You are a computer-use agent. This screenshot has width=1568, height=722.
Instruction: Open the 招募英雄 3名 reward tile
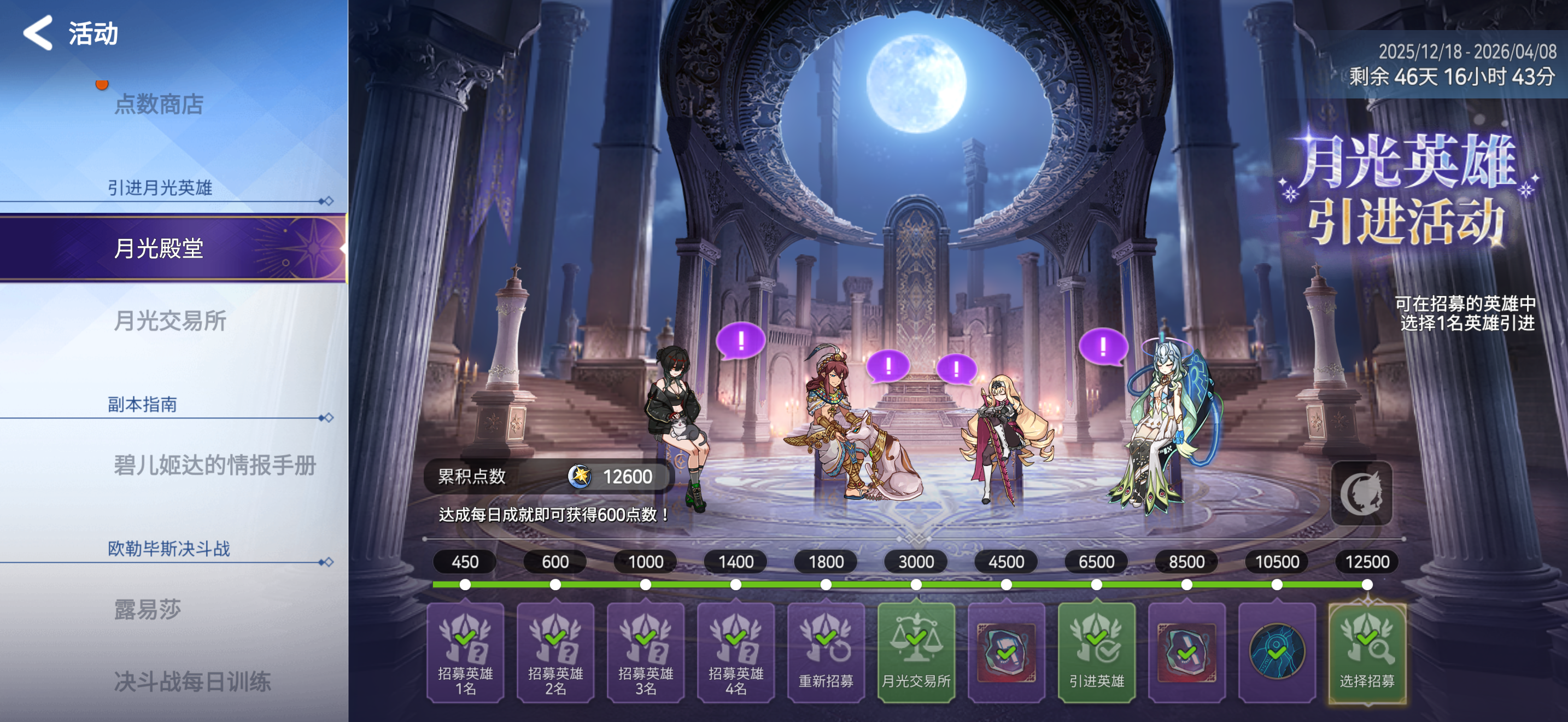(x=645, y=653)
